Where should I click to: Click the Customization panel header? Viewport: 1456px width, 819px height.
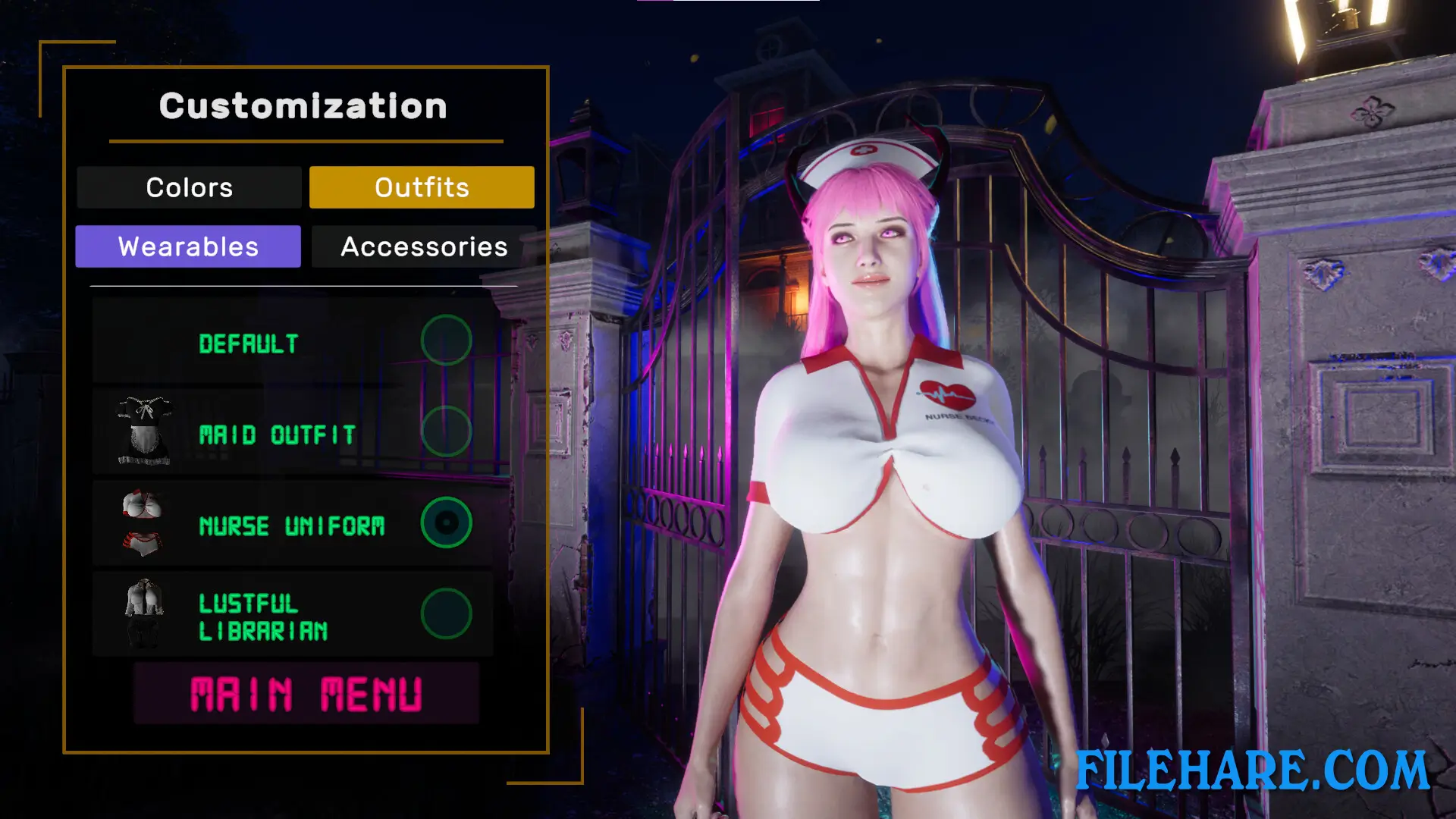coord(303,106)
